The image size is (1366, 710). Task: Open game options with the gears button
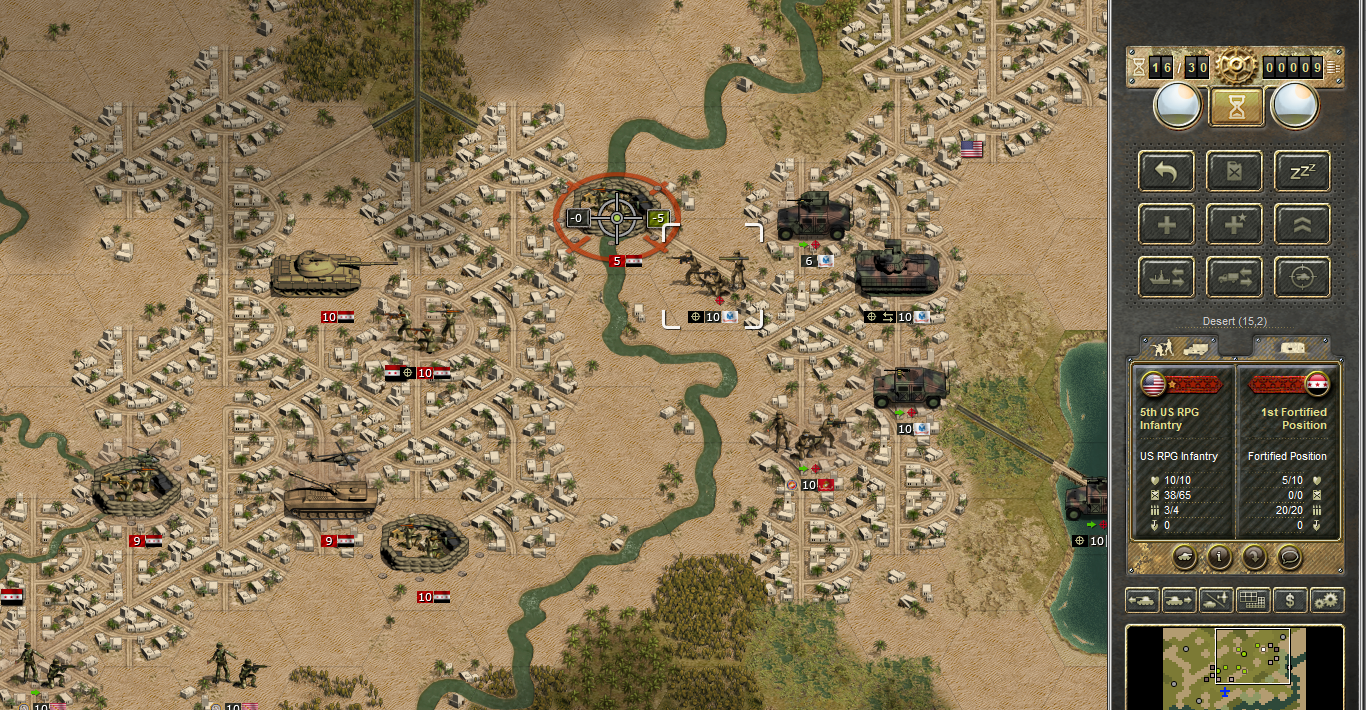tap(1327, 600)
